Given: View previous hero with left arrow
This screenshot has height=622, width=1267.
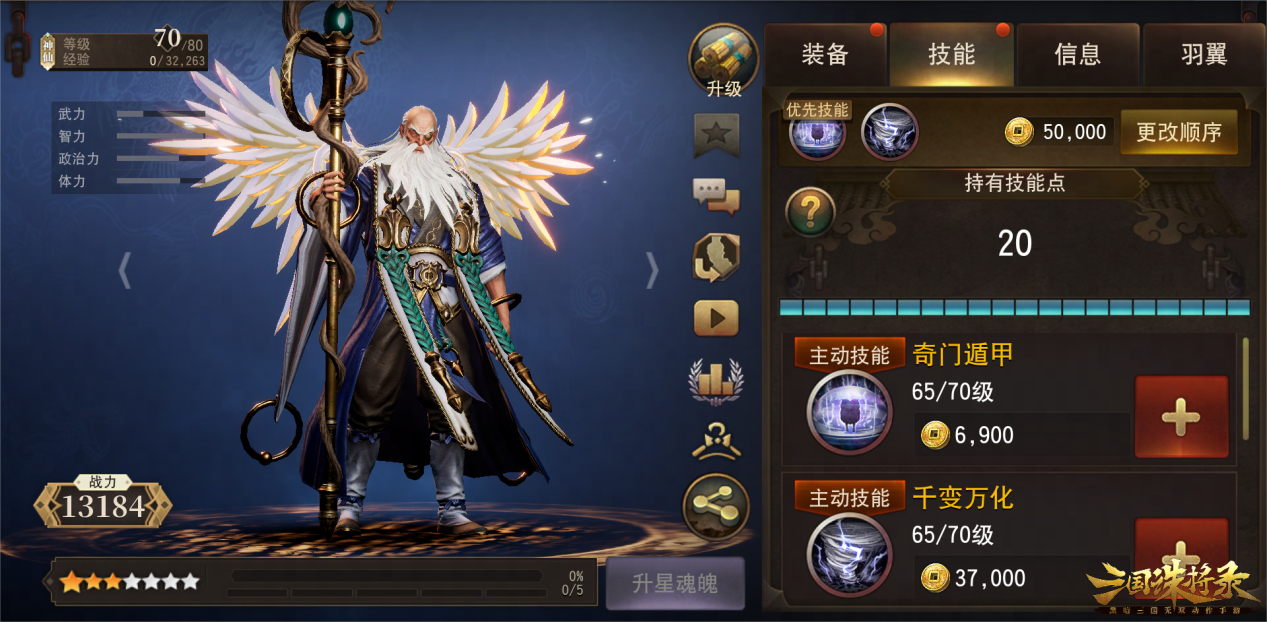Looking at the screenshot, I should pos(125,270).
